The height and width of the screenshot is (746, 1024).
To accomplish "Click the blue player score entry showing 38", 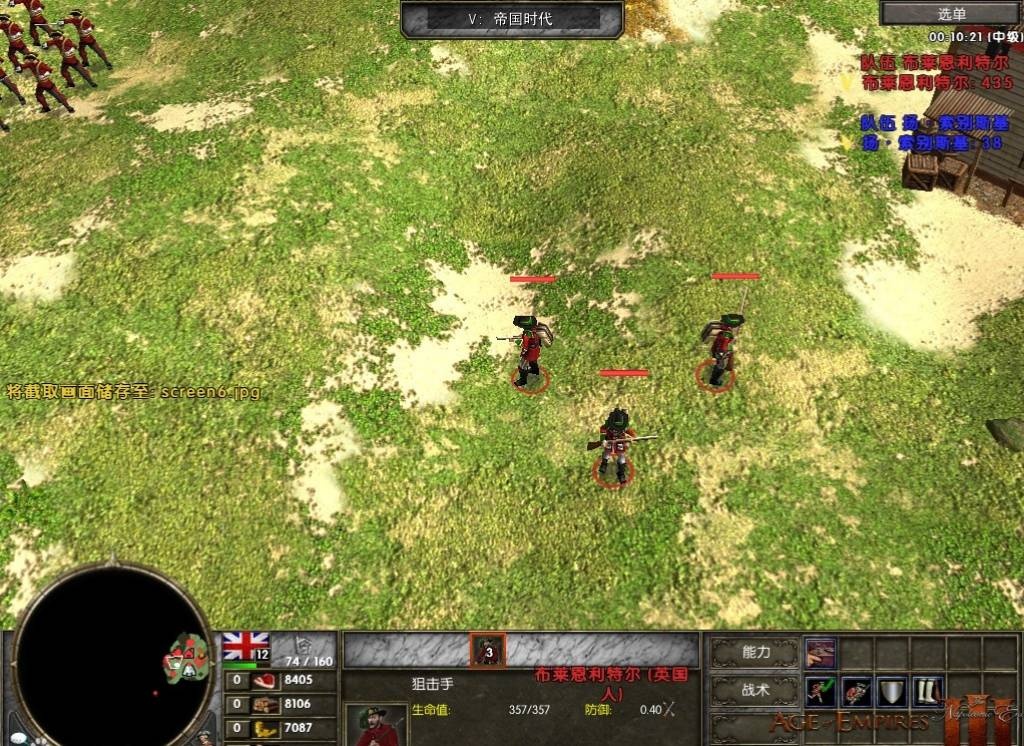I will click(x=935, y=143).
